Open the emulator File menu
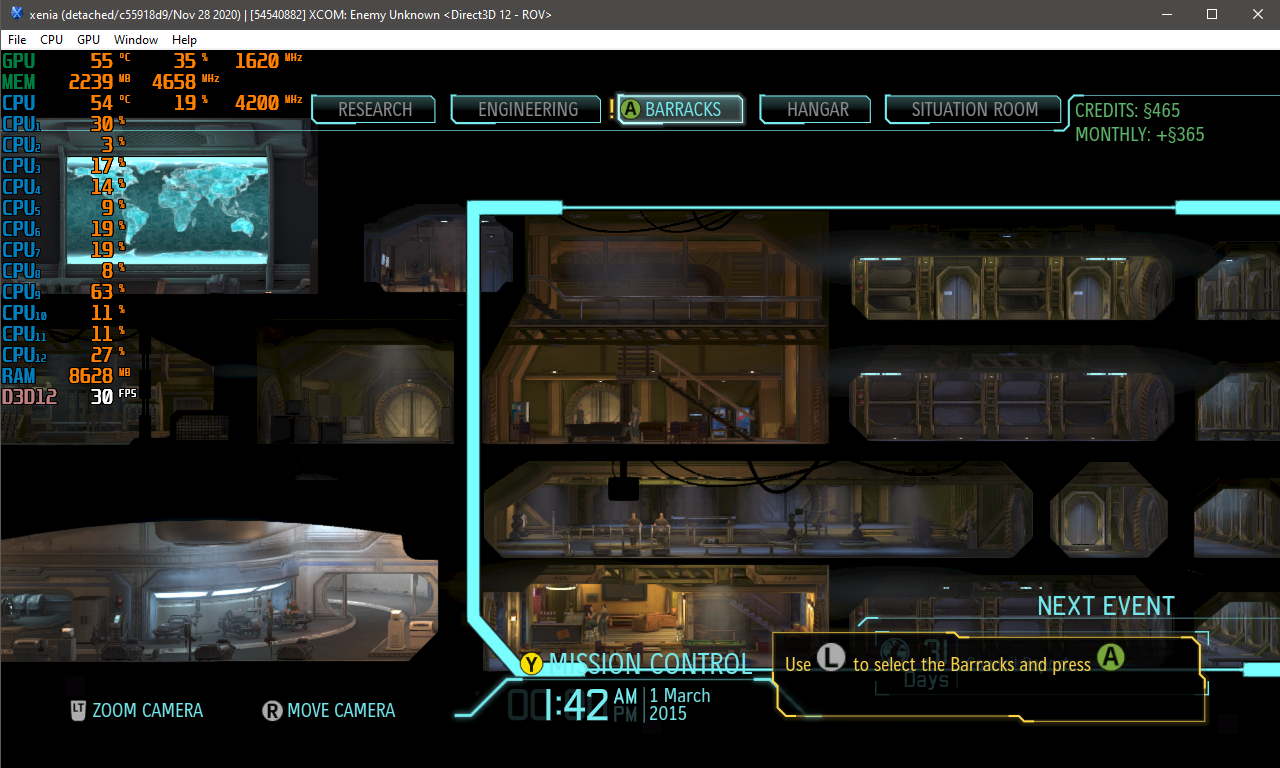Viewport: 1280px width, 768px height. [17, 40]
